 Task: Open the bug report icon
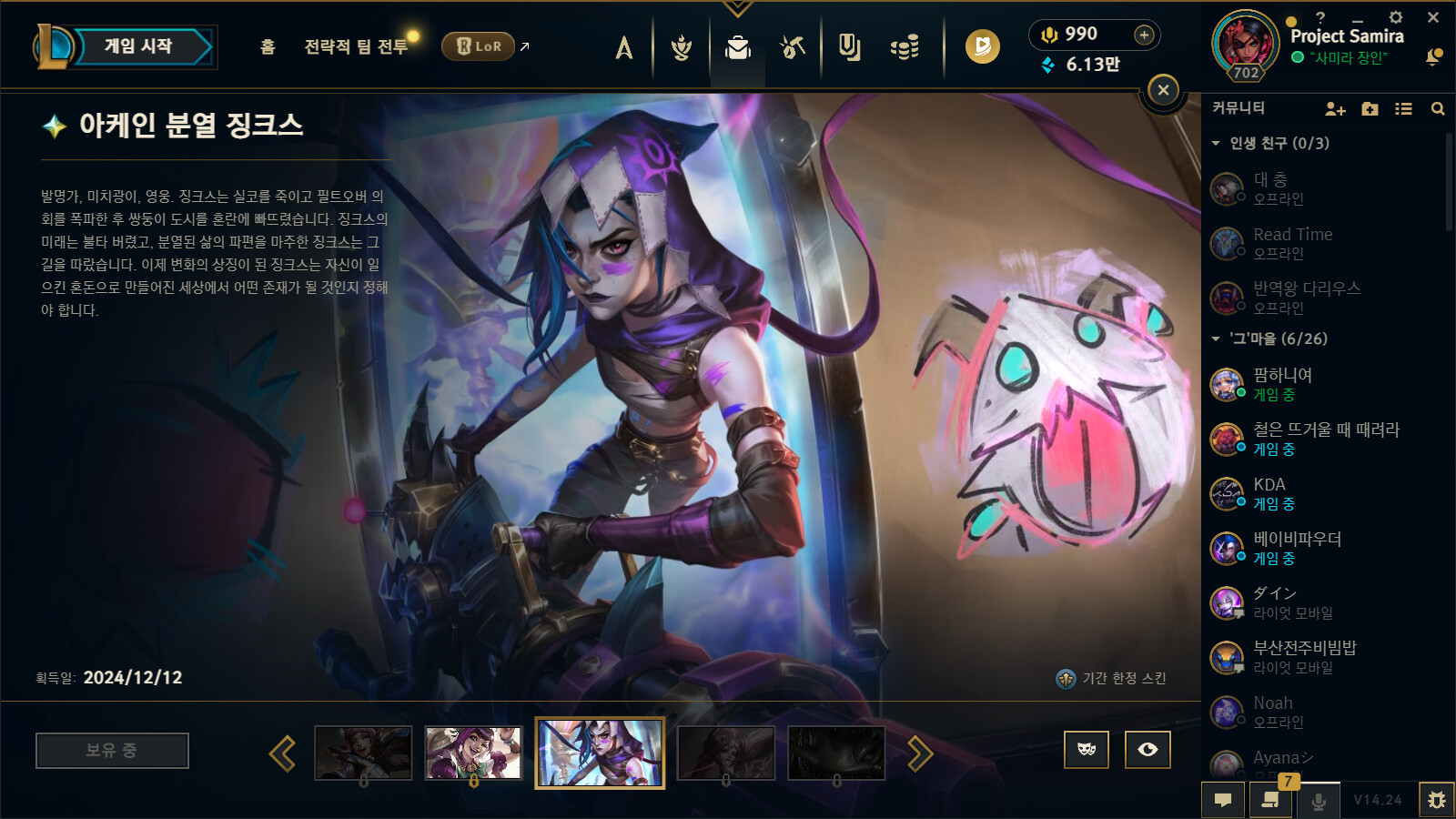[1436, 800]
